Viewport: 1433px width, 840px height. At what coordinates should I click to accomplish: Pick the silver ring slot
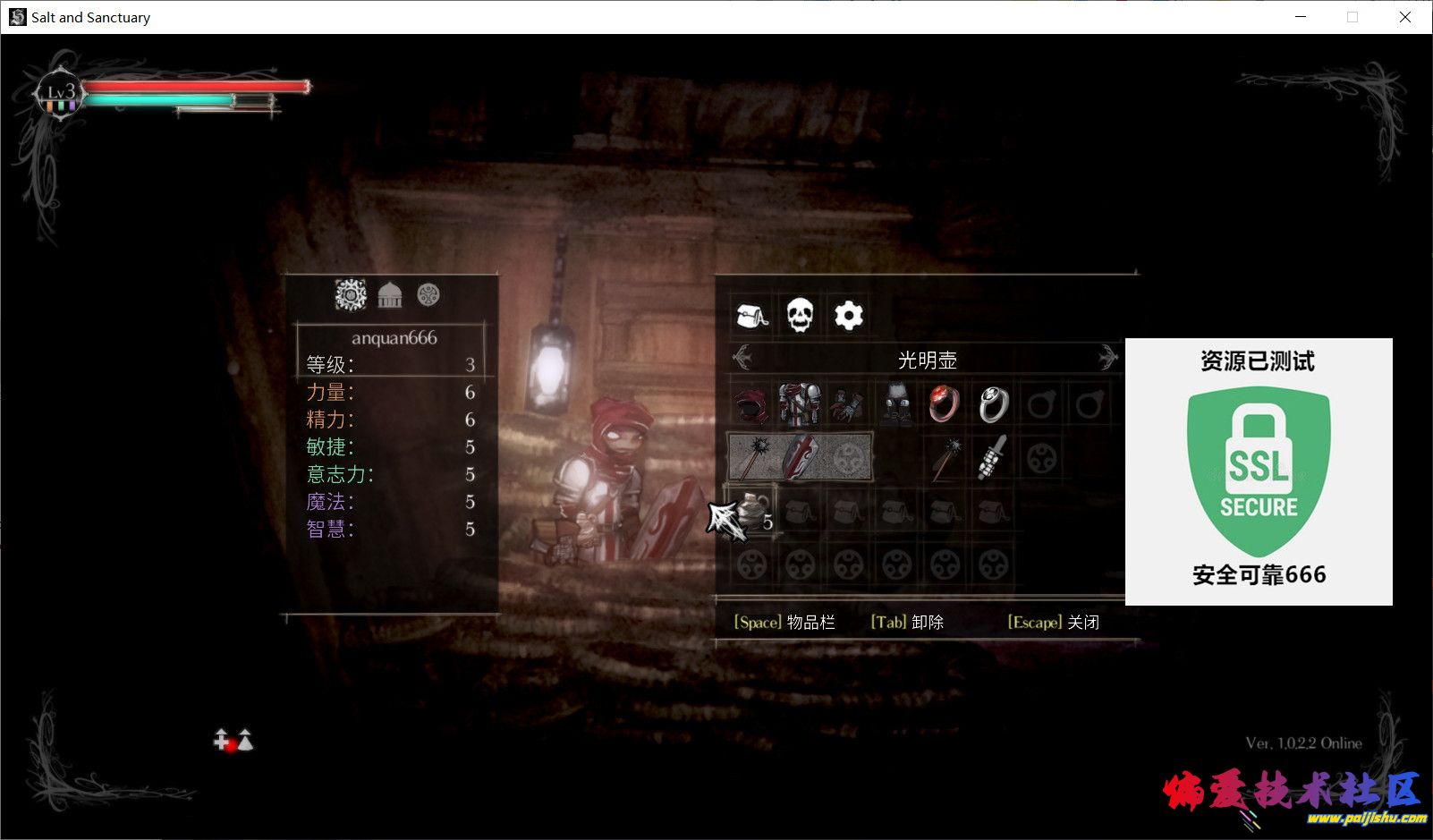[x=992, y=405]
